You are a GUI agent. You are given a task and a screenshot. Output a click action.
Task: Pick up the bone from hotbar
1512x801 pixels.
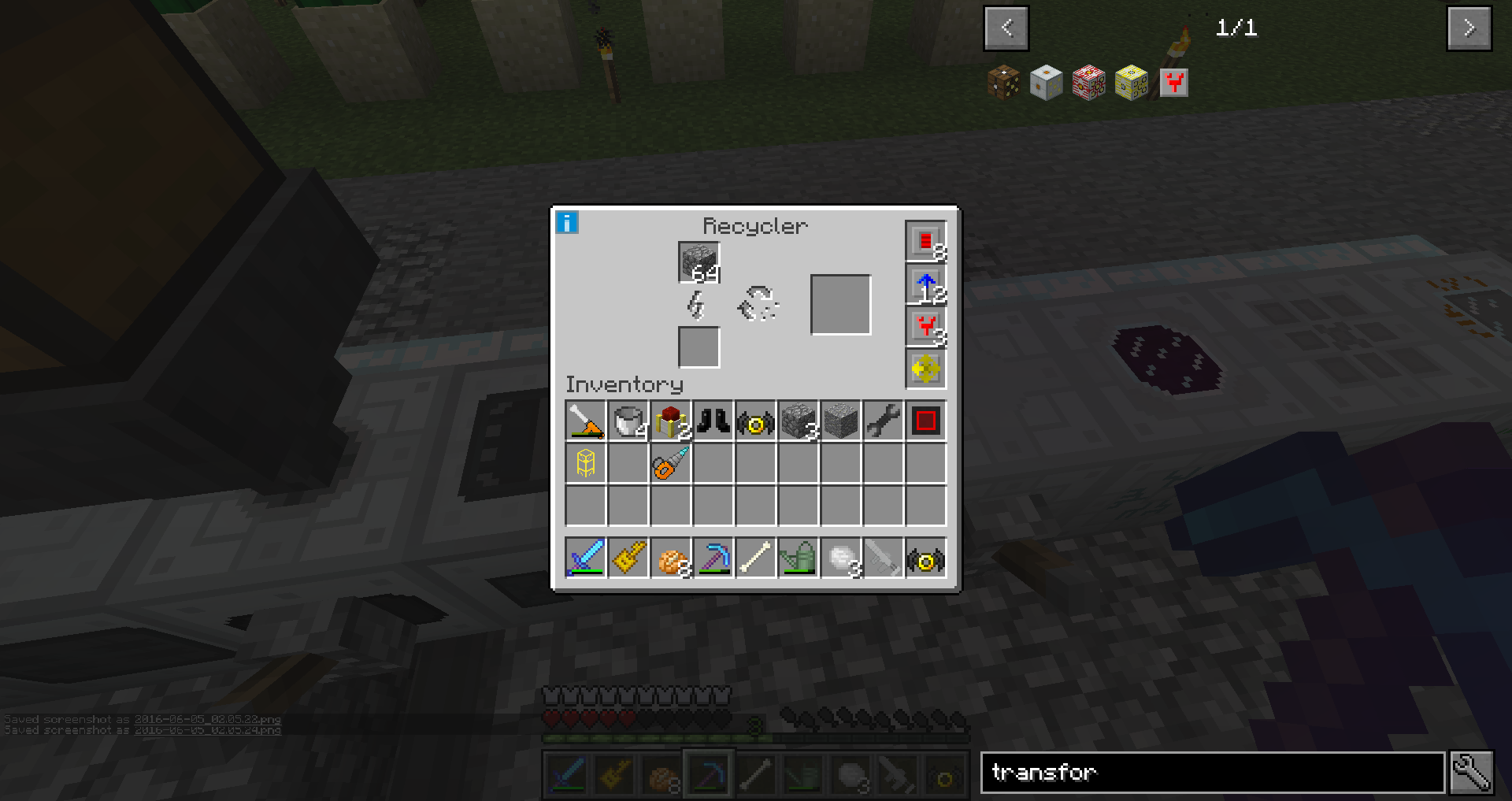tap(755, 558)
